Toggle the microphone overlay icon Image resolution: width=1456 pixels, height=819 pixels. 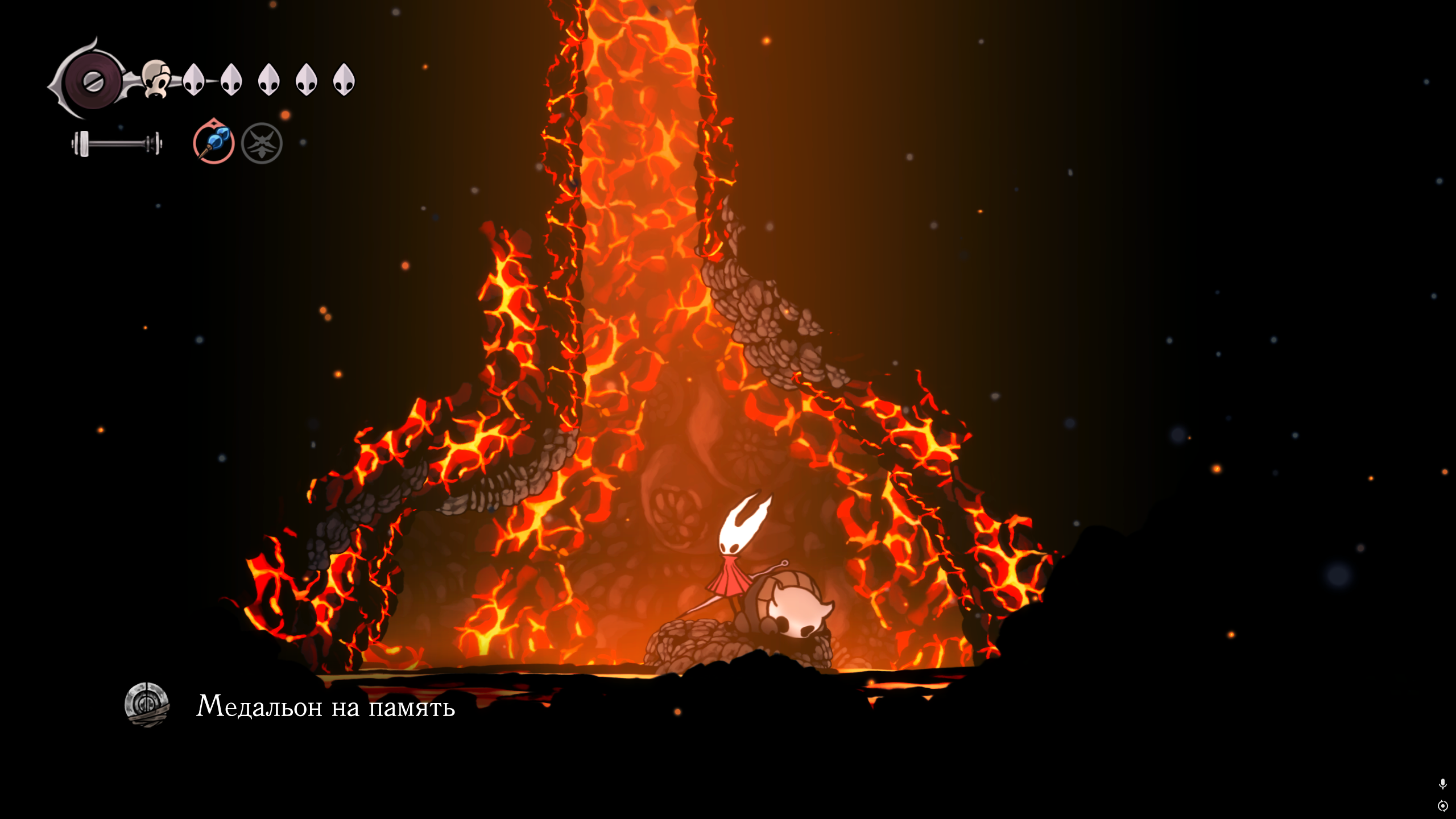pos(1442,784)
